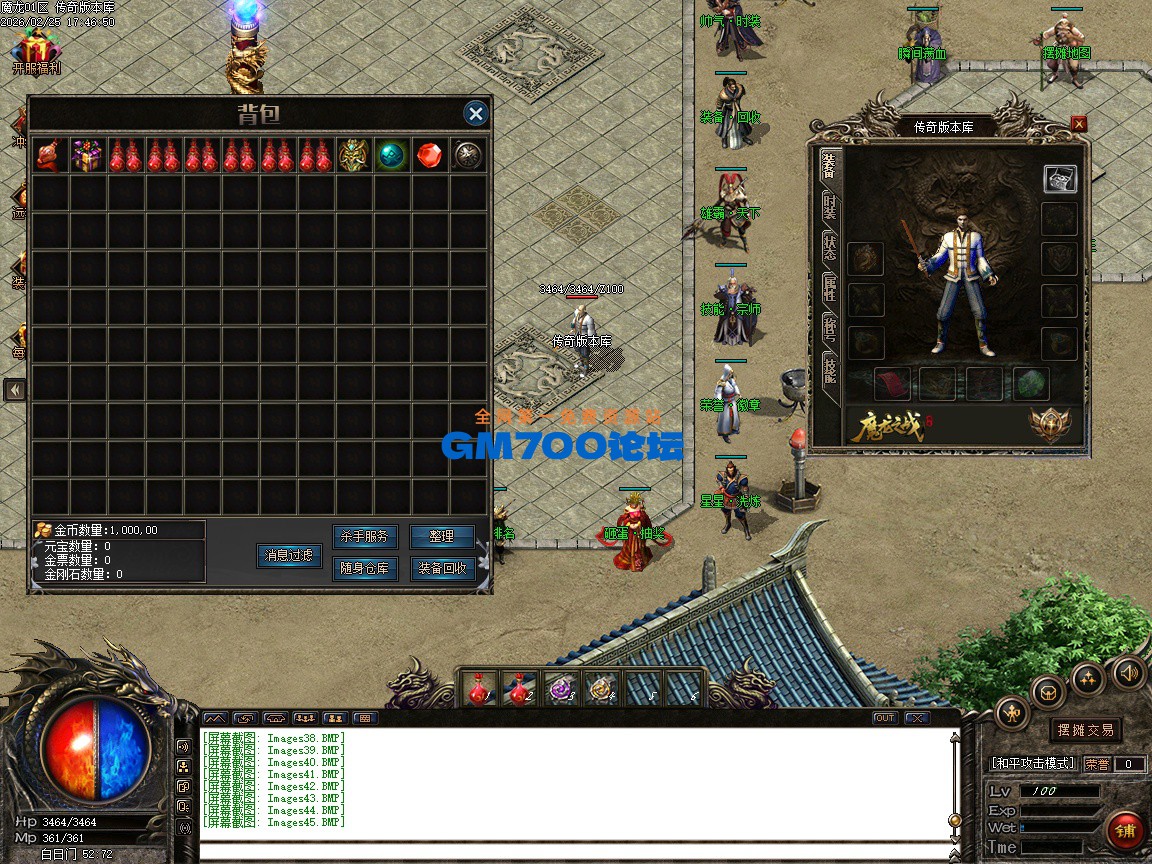Viewport: 1152px width, 864px height.
Task: Select the purple gift box in backpack
Action: pyautogui.click(x=87, y=155)
